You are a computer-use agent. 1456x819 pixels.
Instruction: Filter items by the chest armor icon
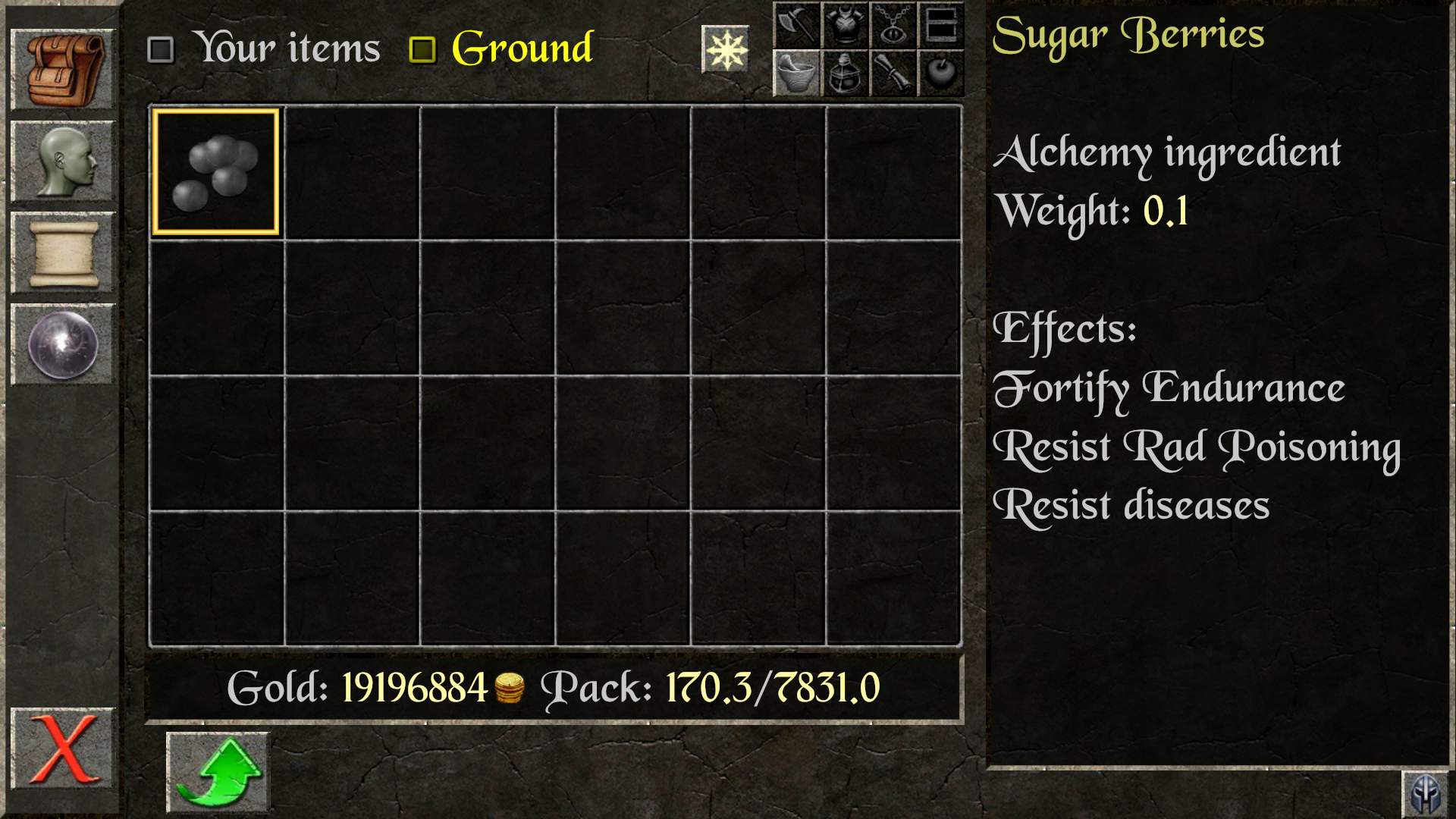point(844,25)
